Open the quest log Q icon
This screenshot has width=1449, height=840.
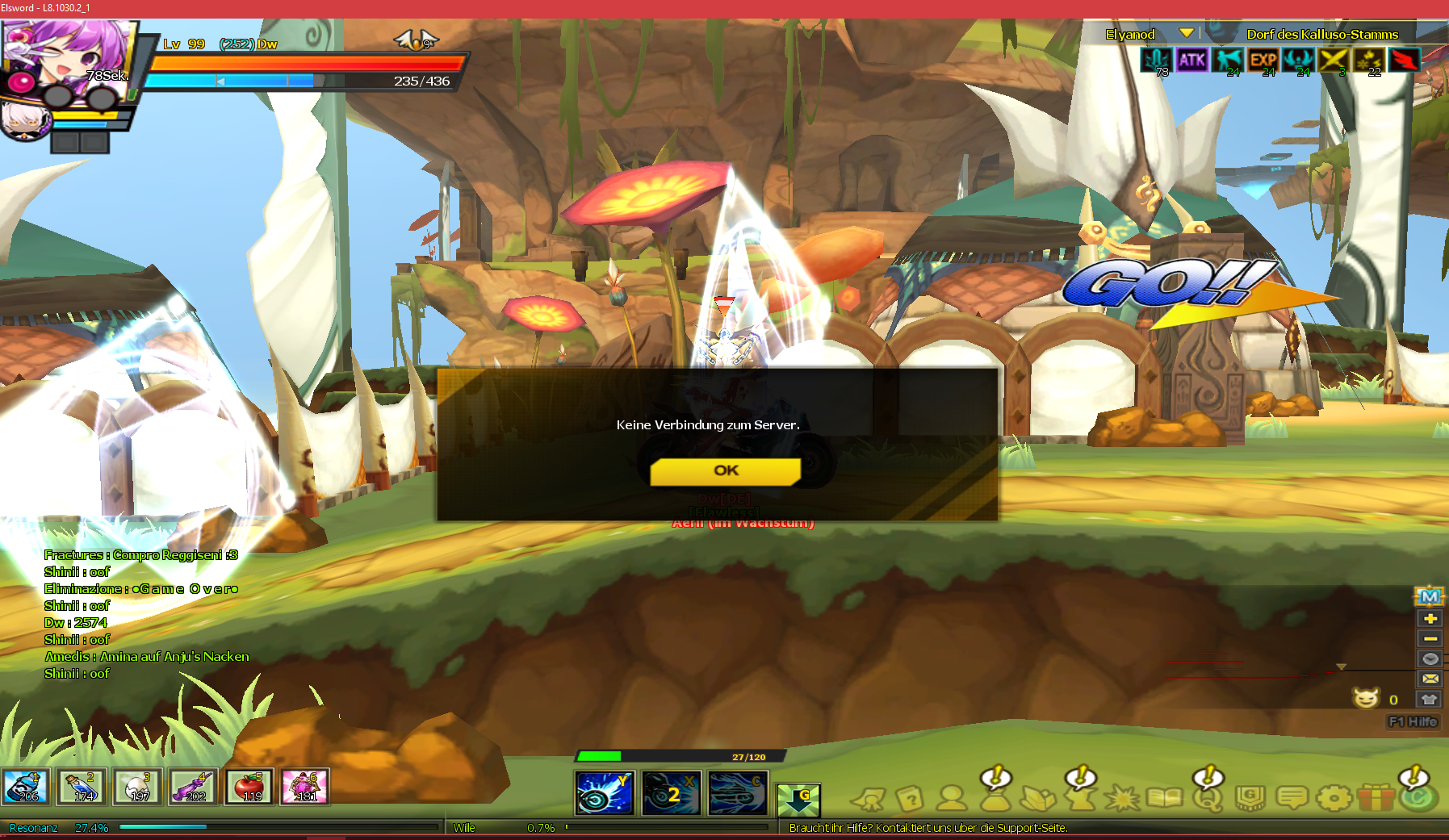click(1207, 799)
